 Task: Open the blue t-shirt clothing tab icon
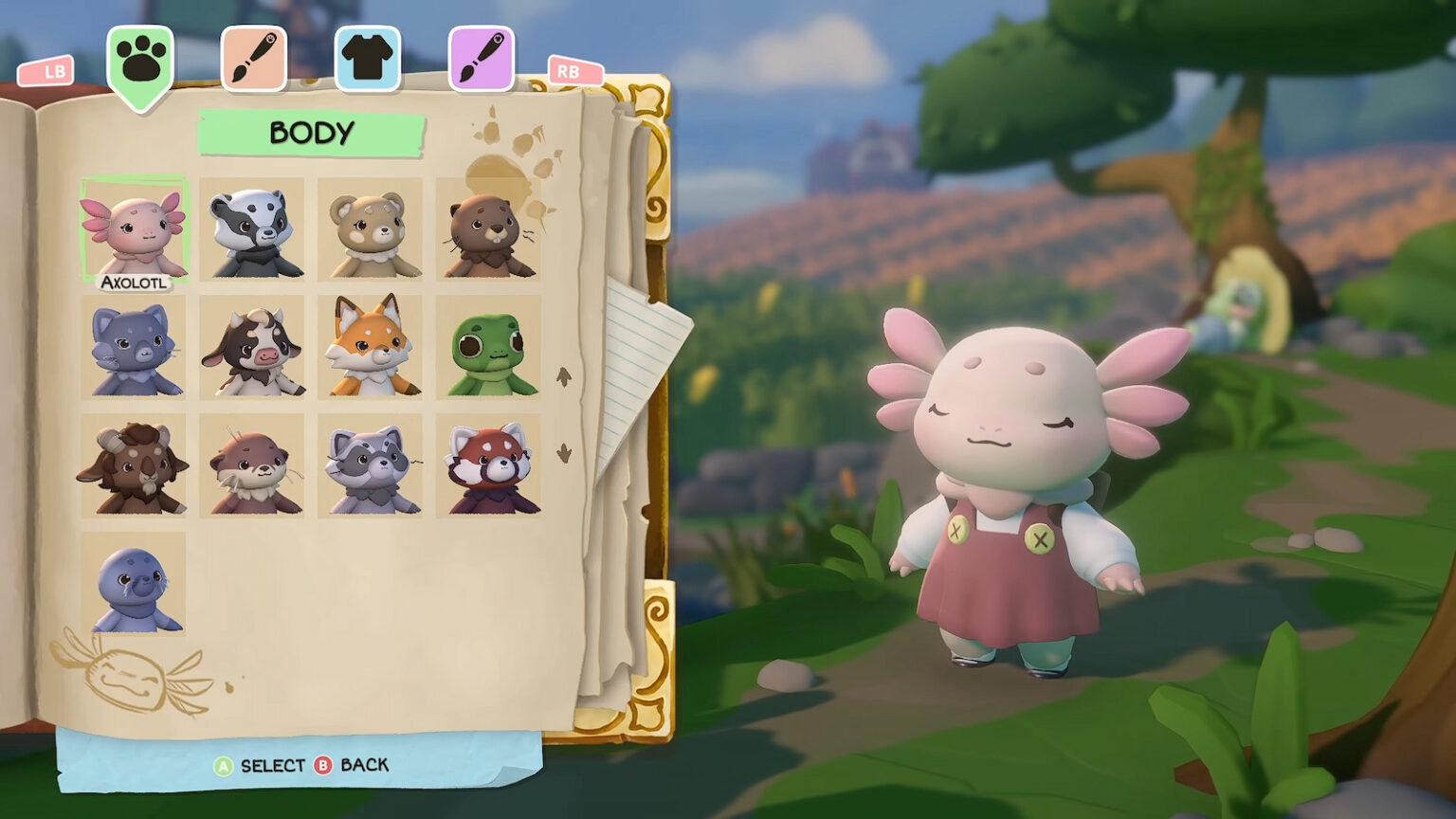[368, 57]
